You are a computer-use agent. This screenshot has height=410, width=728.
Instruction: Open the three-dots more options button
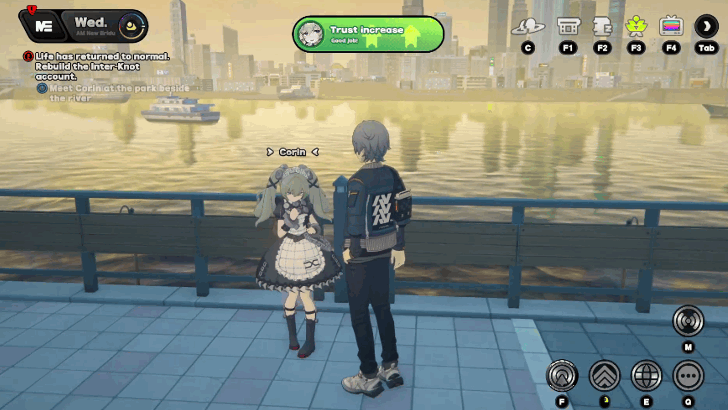688,375
